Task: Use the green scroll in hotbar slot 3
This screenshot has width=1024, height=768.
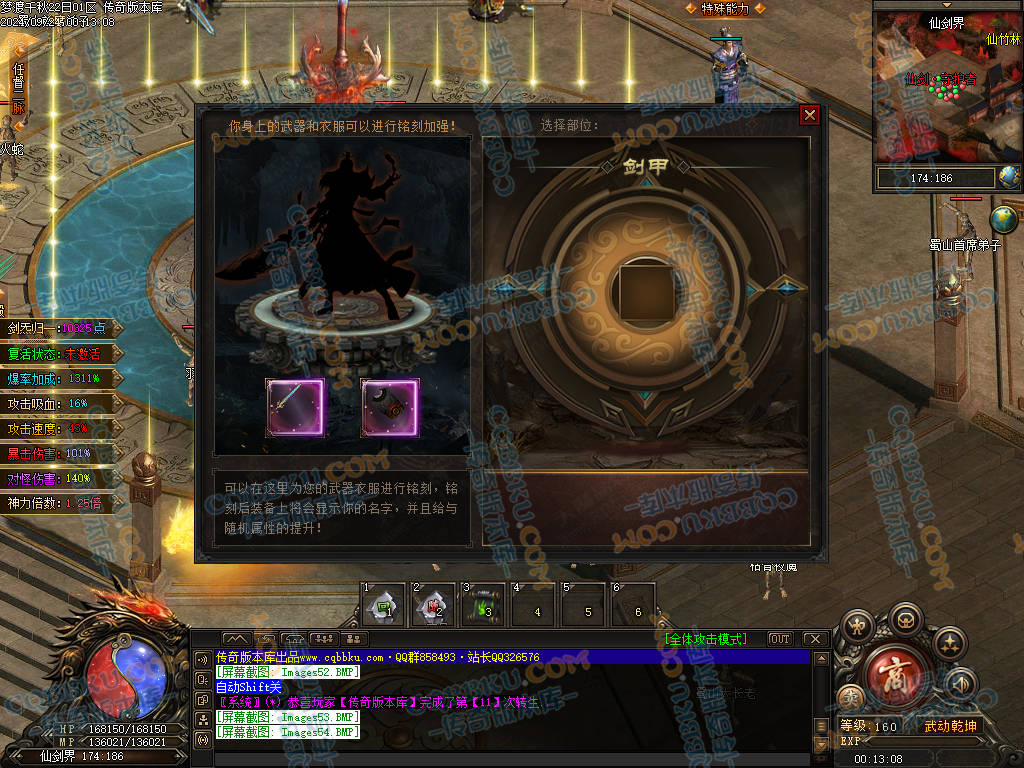Action: [484, 605]
